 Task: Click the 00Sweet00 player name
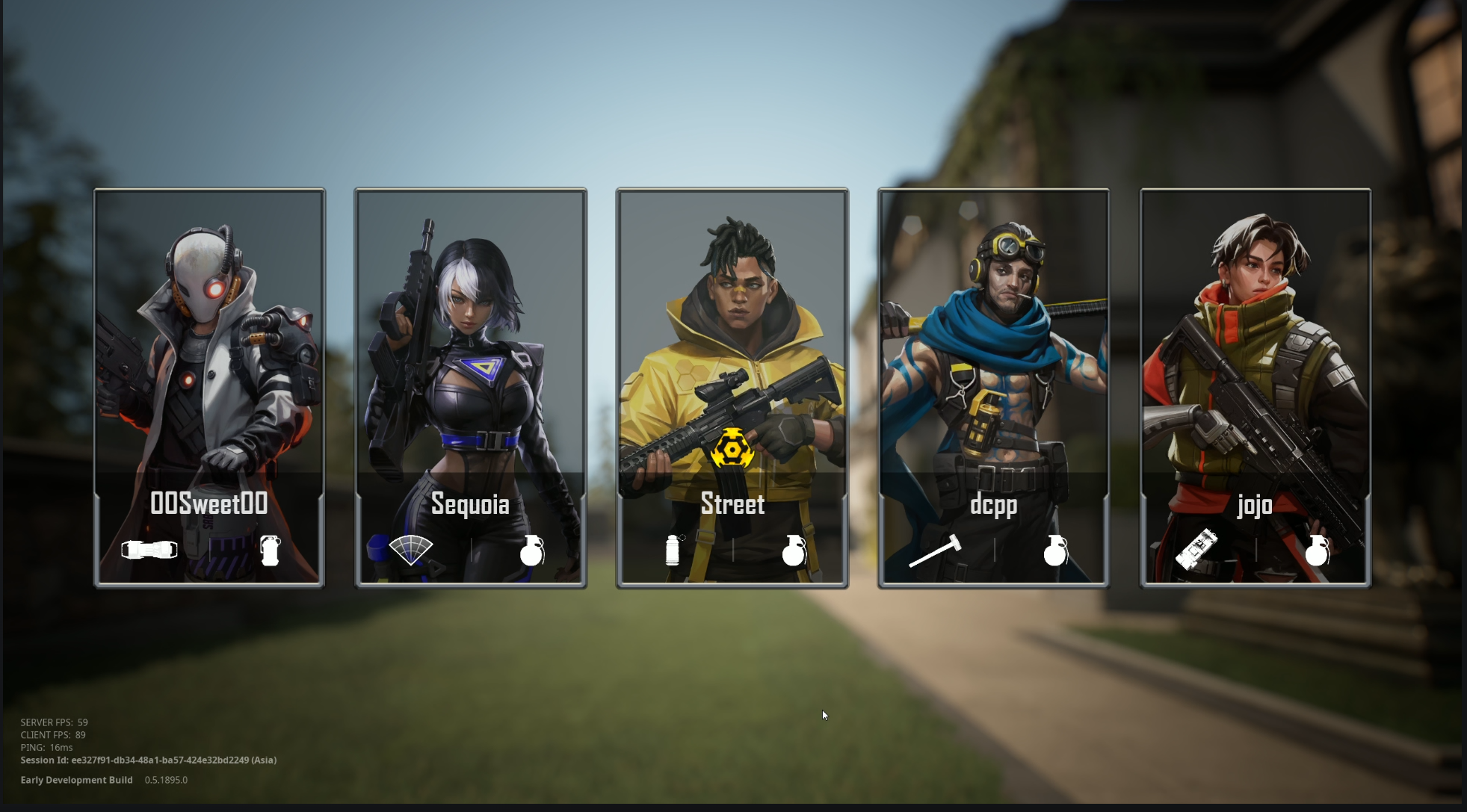tap(209, 503)
